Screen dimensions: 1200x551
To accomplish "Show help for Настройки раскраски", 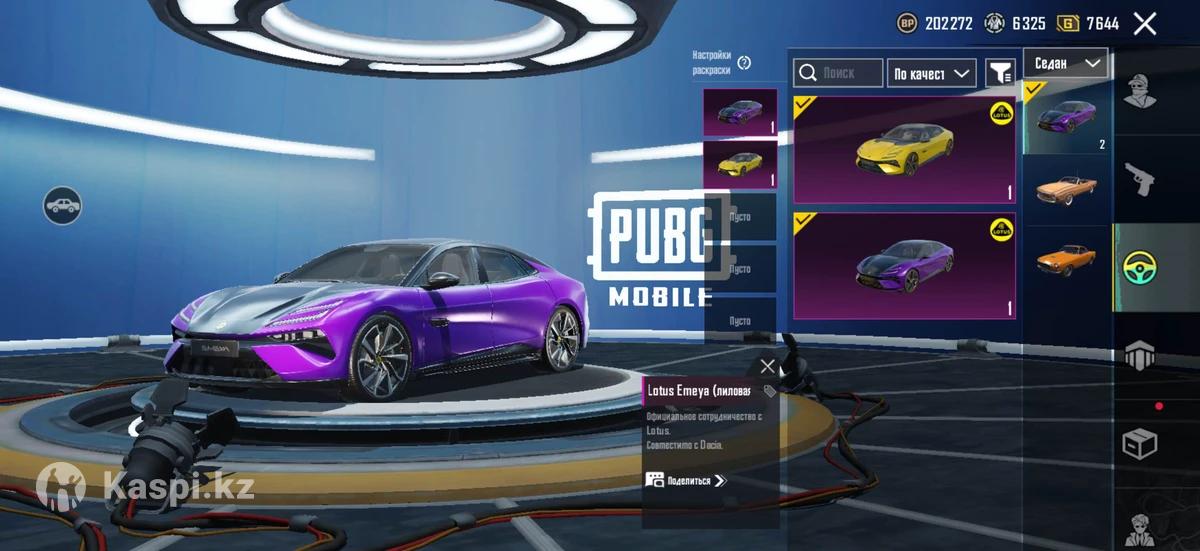I will coord(744,63).
